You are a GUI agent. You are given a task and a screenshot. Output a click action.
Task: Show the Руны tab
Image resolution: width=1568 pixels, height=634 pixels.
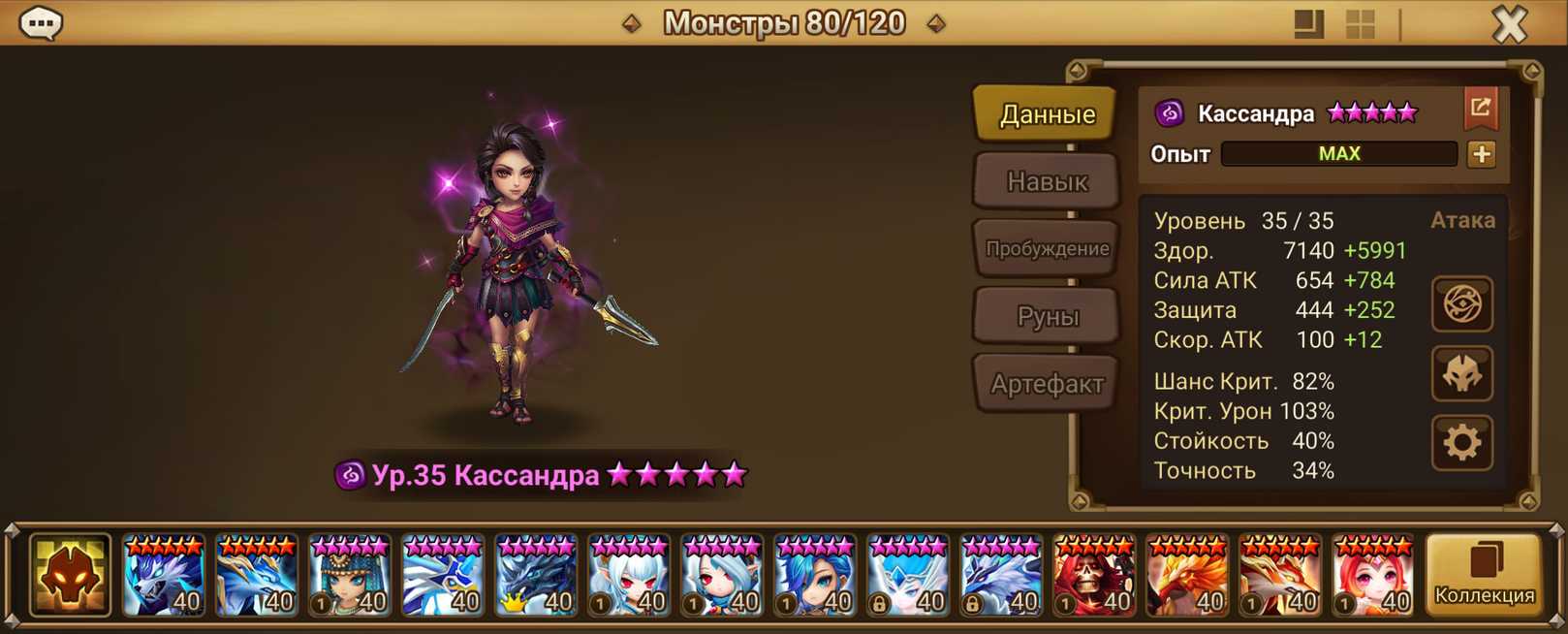pyautogui.click(x=1046, y=316)
